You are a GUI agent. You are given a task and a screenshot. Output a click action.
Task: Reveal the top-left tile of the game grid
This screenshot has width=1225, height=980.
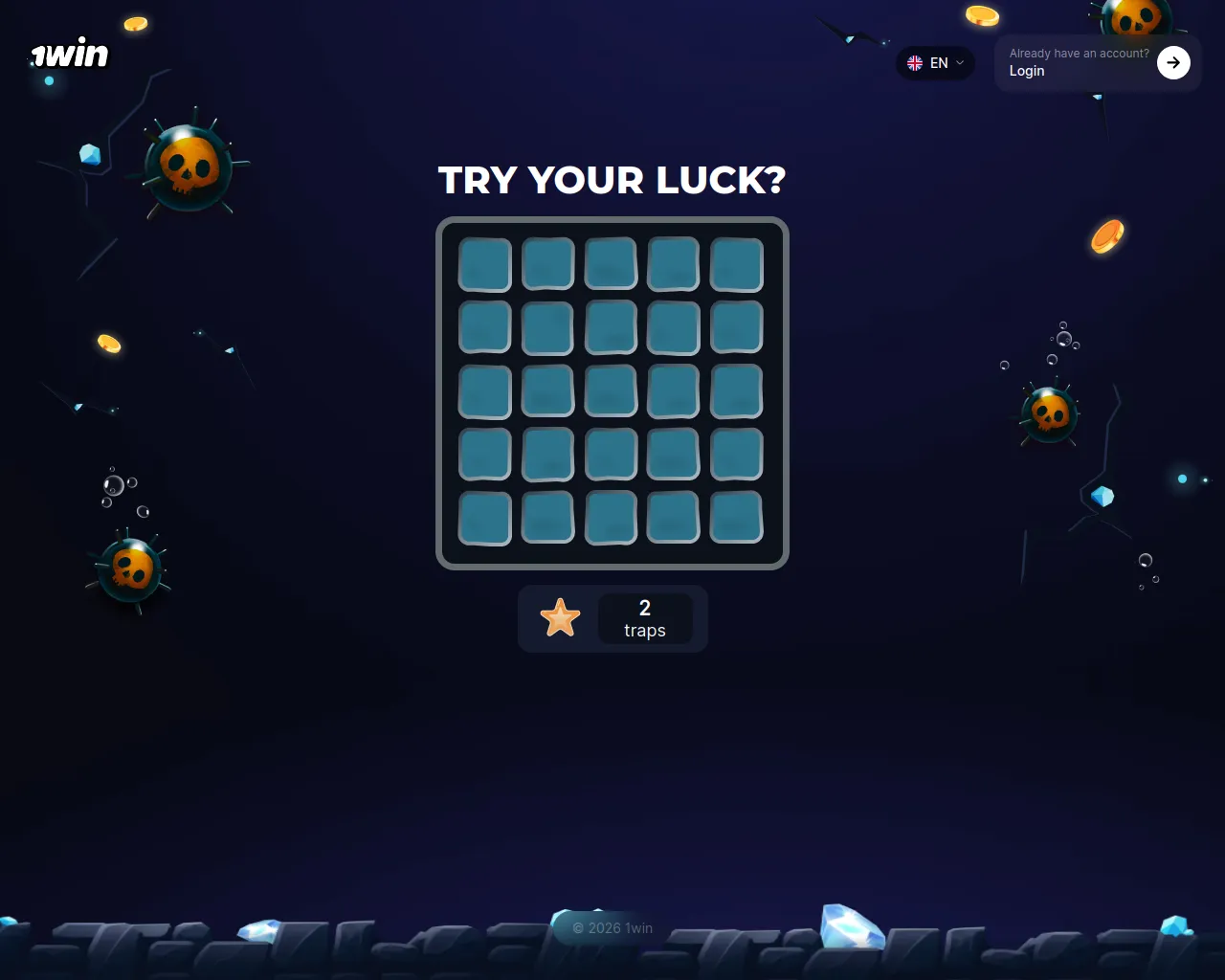coord(484,265)
